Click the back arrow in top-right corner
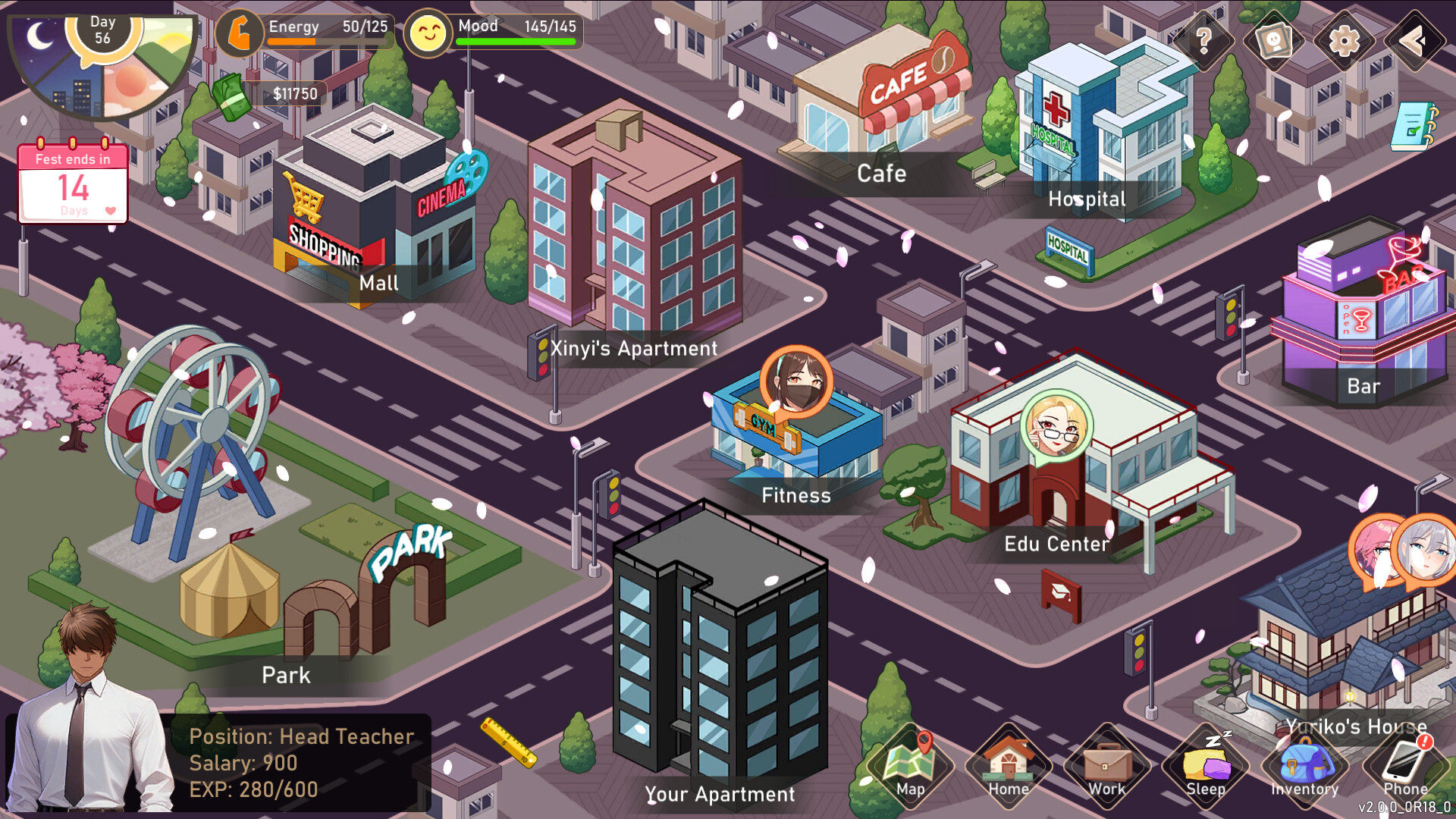The image size is (1456, 819). [x=1414, y=42]
